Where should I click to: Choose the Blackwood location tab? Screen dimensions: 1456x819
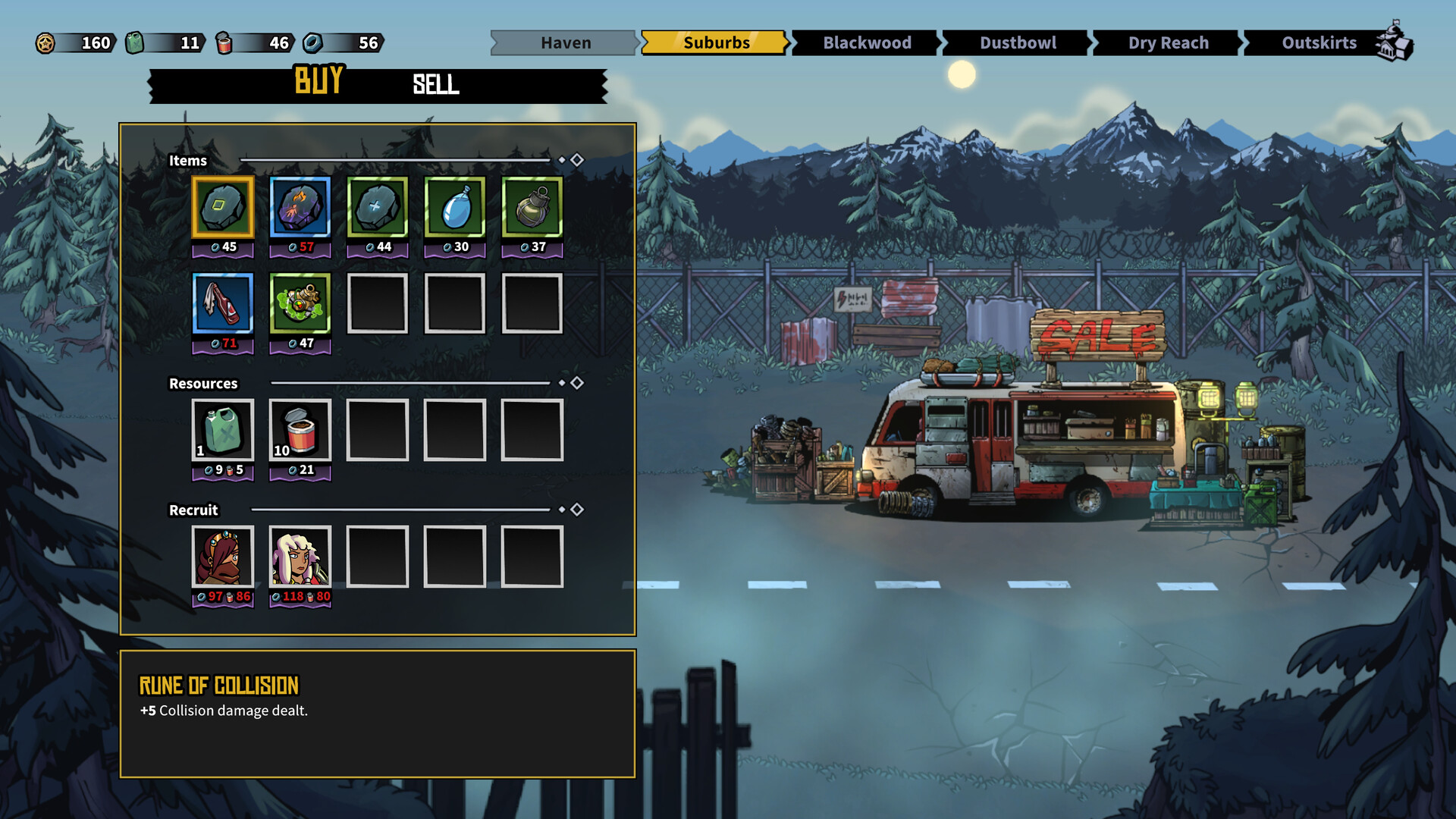(866, 42)
